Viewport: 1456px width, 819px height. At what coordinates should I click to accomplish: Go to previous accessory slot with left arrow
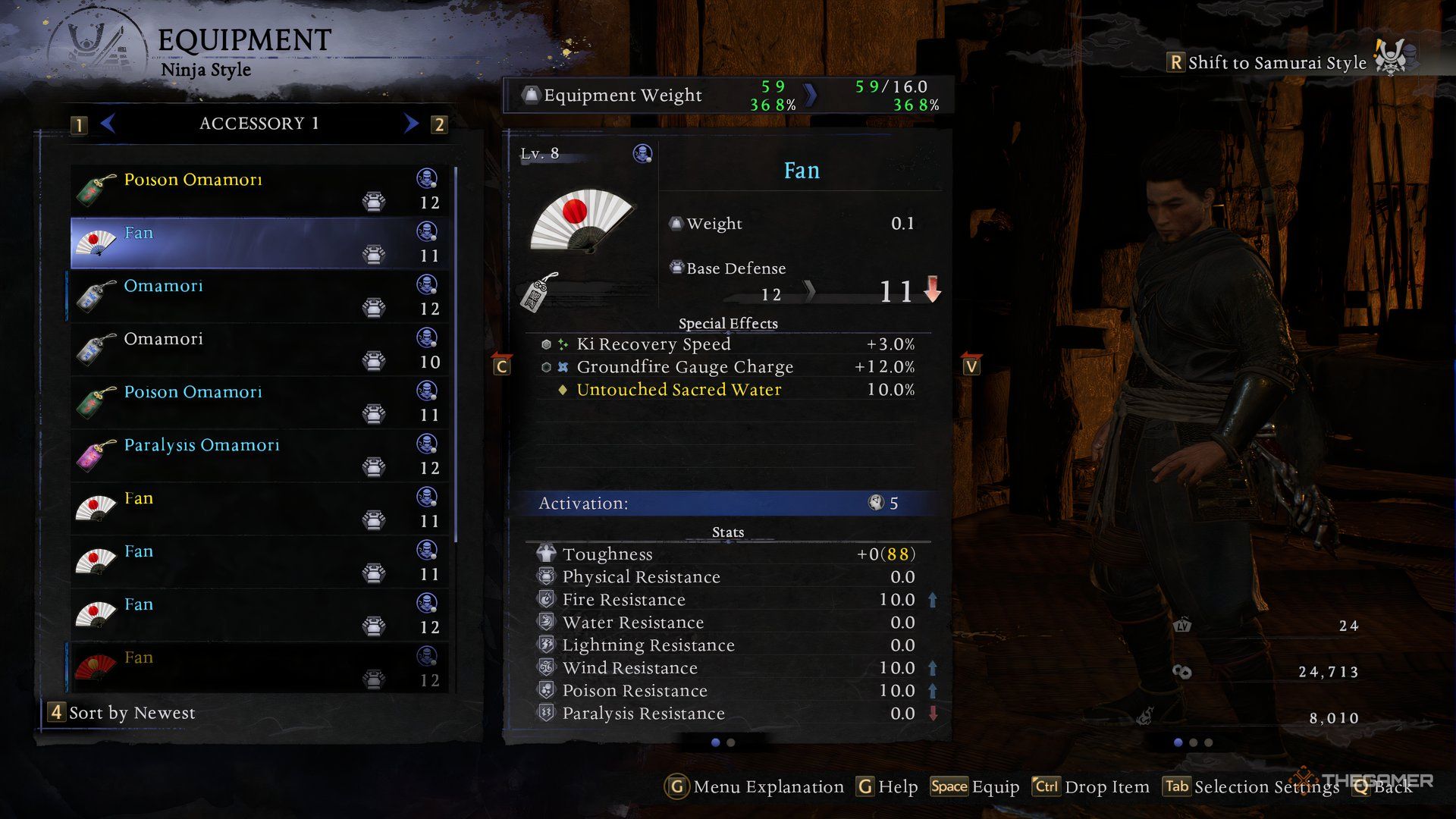108,123
